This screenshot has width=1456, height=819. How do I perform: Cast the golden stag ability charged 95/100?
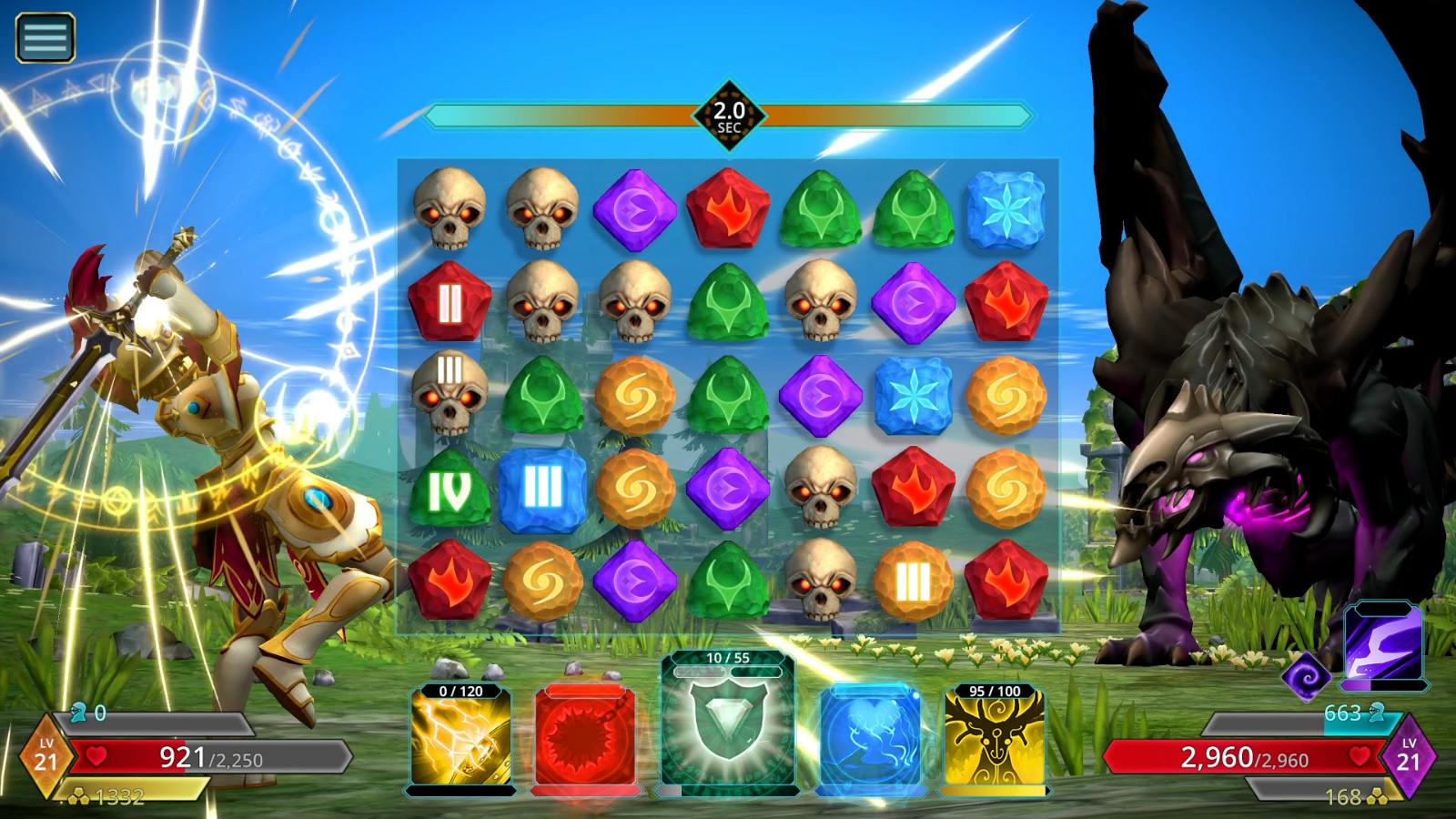(x=992, y=739)
